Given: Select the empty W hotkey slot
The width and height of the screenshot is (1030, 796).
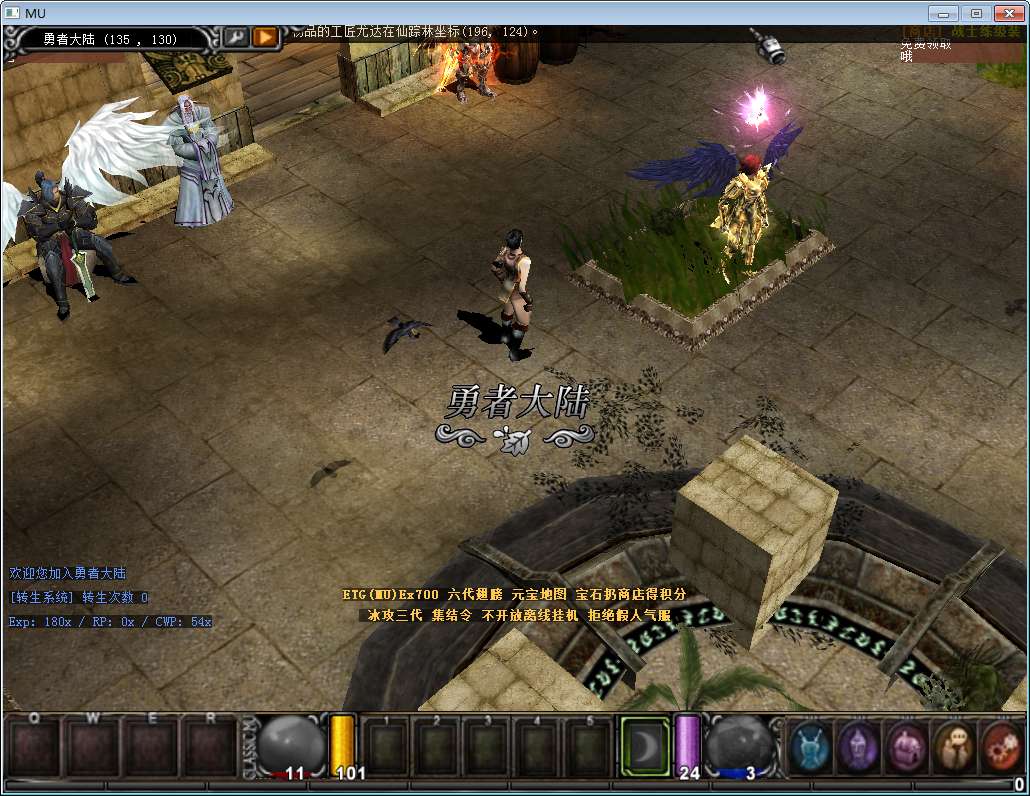Looking at the screenshot, I should pos(94,747).
